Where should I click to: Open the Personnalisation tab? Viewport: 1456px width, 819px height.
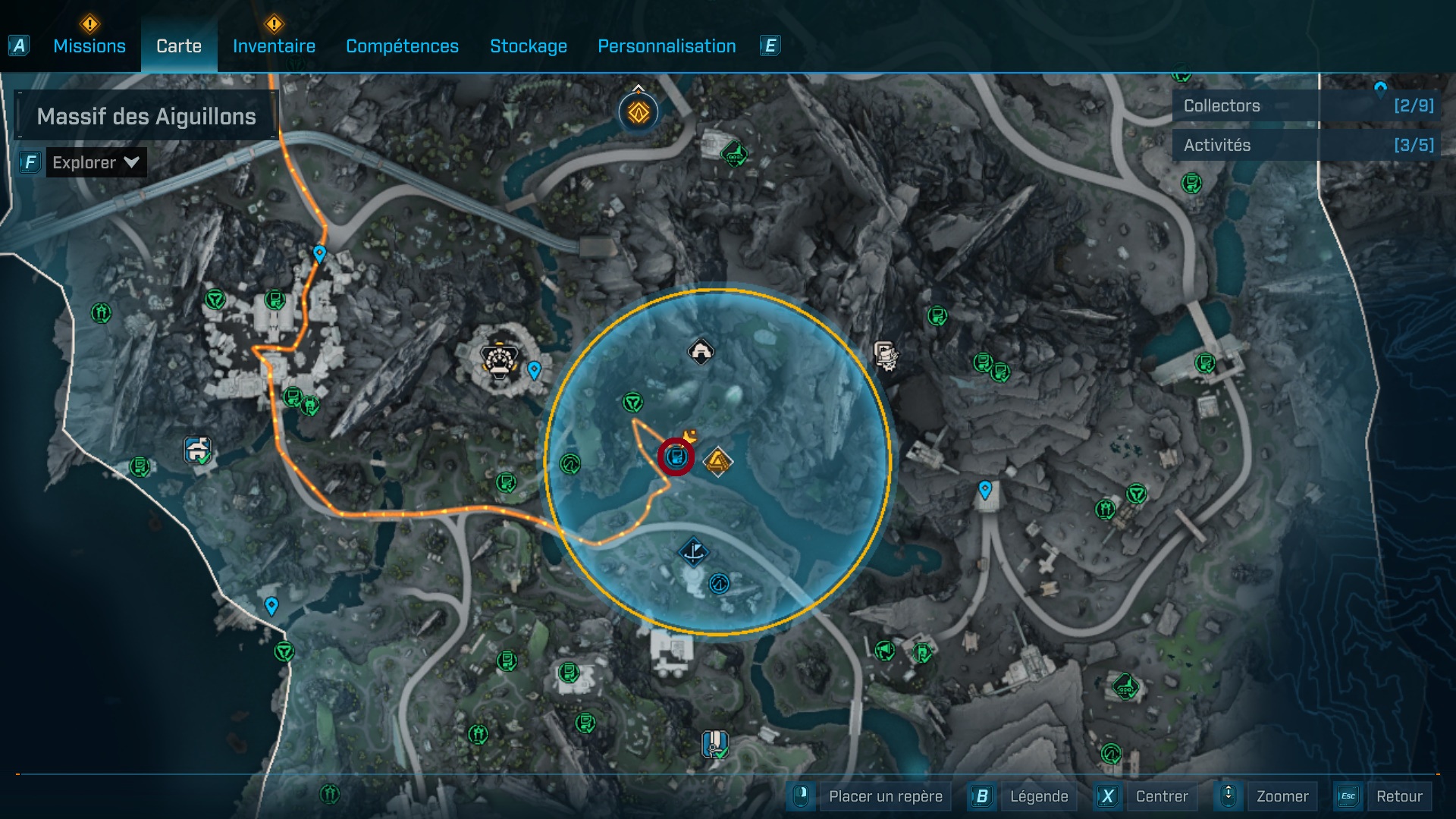(x=667, y=46)
